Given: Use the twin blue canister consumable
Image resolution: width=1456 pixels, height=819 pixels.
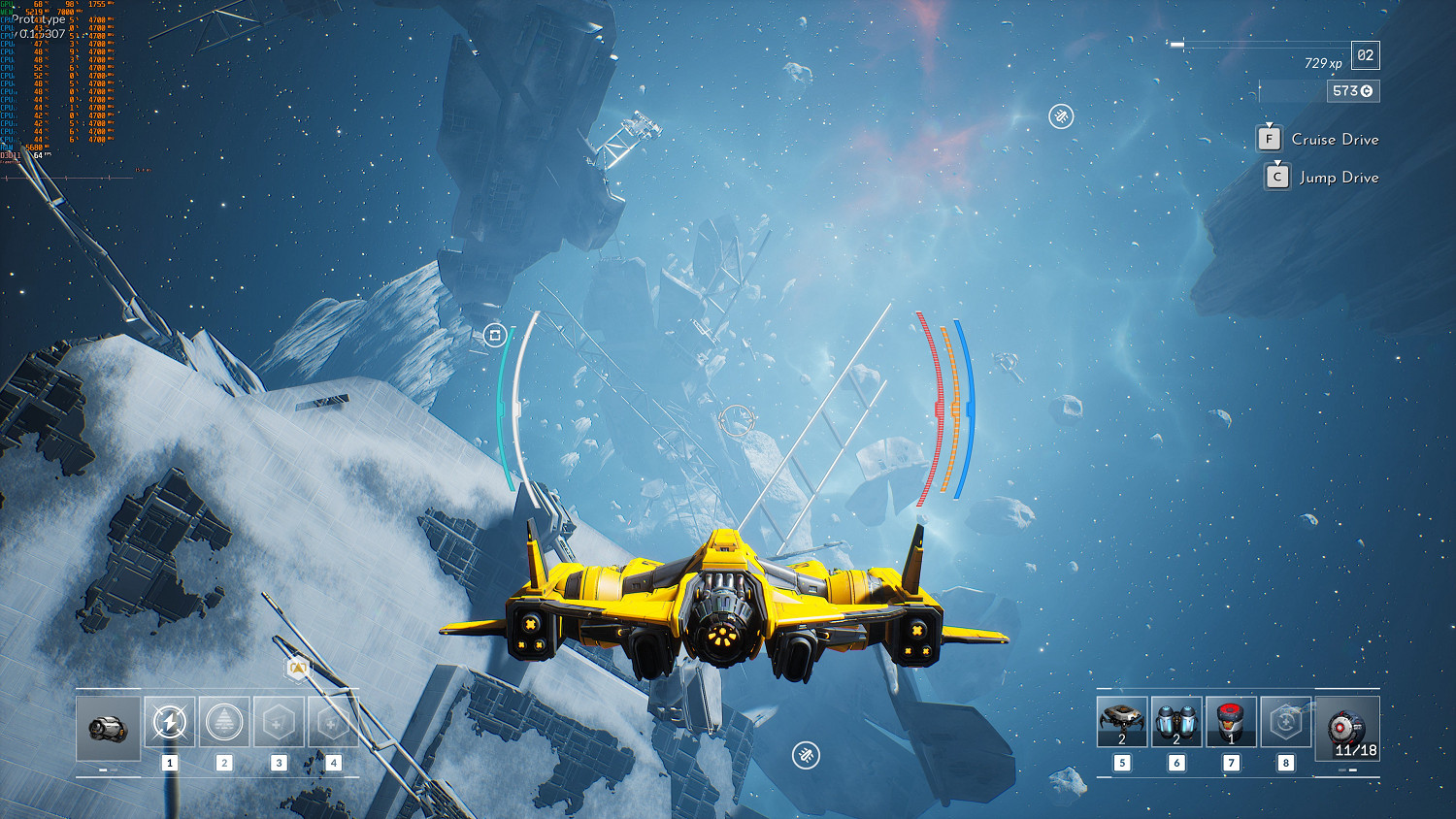Looking at the screenshot, I should click(1176, 722).
